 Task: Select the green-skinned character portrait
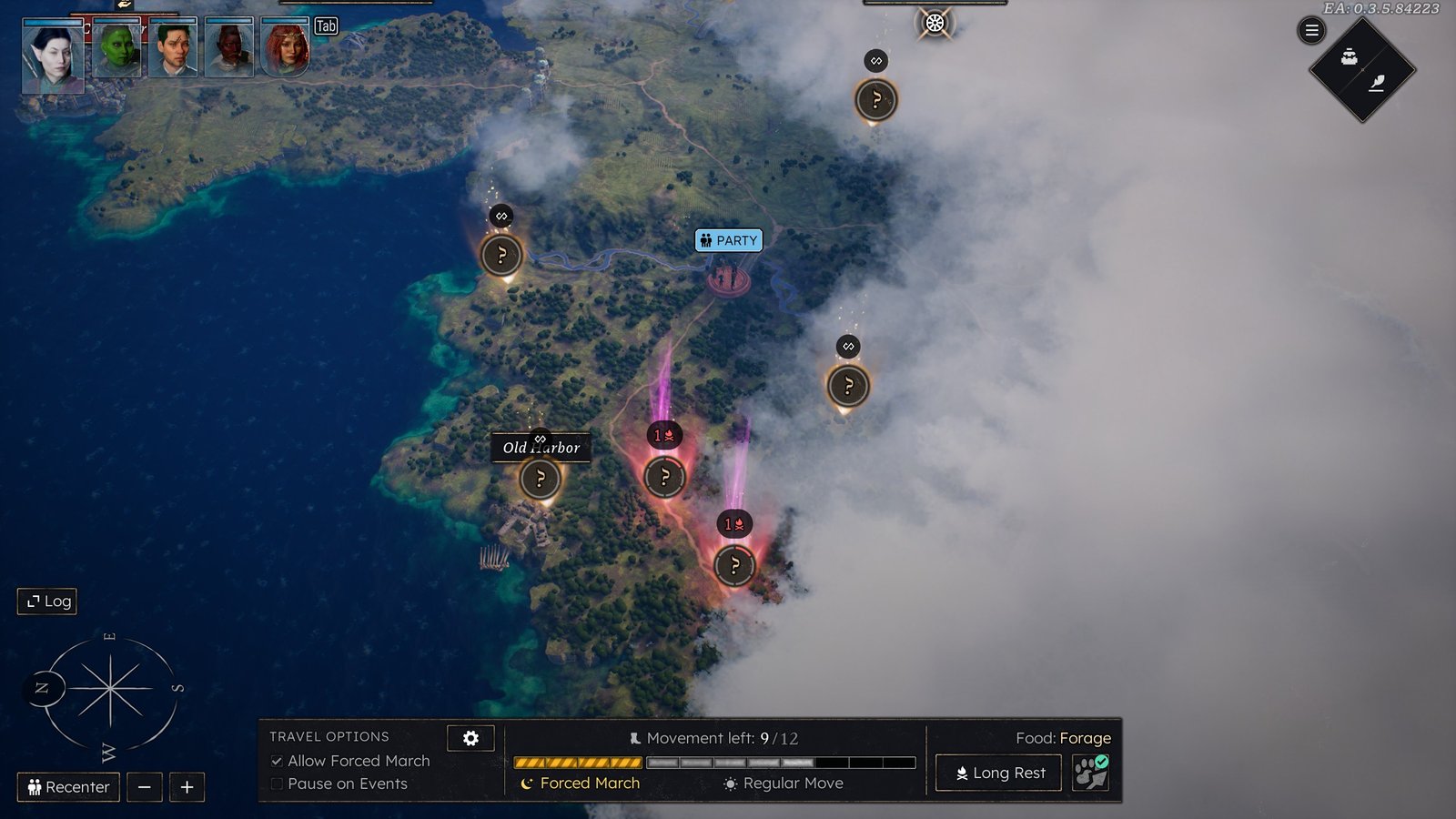click(116, 50)
